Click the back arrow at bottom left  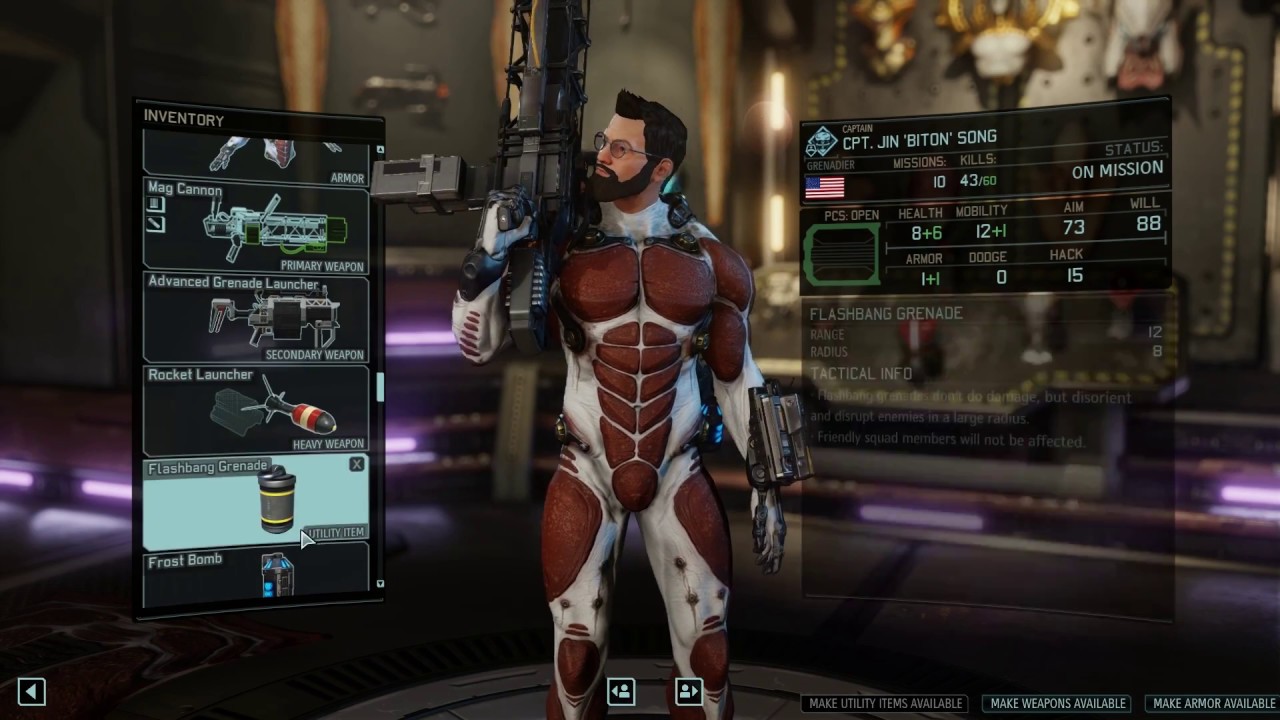tap(31, 691)
